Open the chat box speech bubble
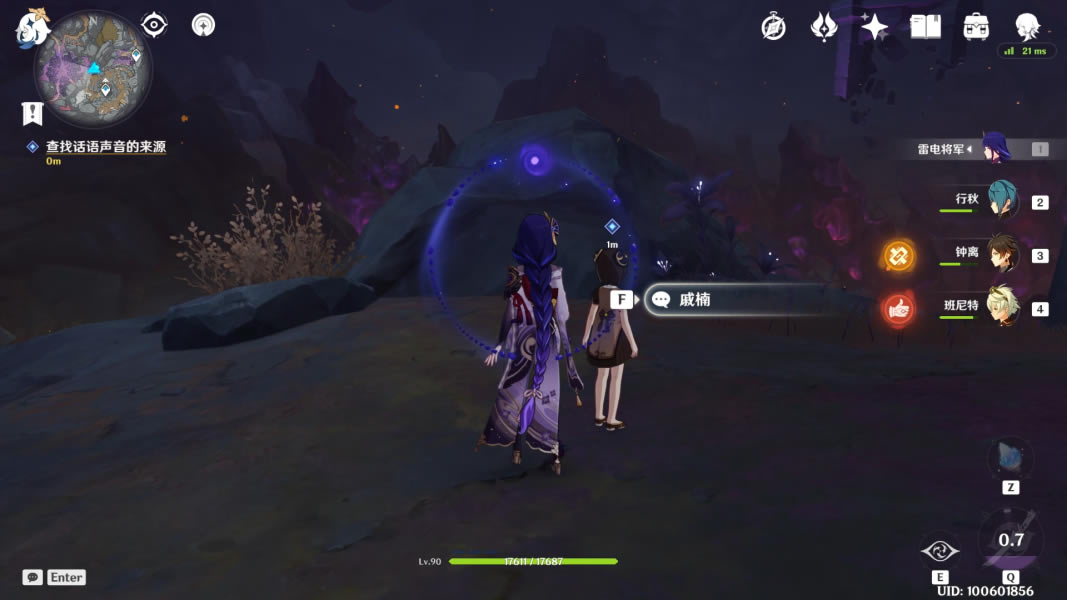Viewport: 1067px width, 600px height. (33, 577)
